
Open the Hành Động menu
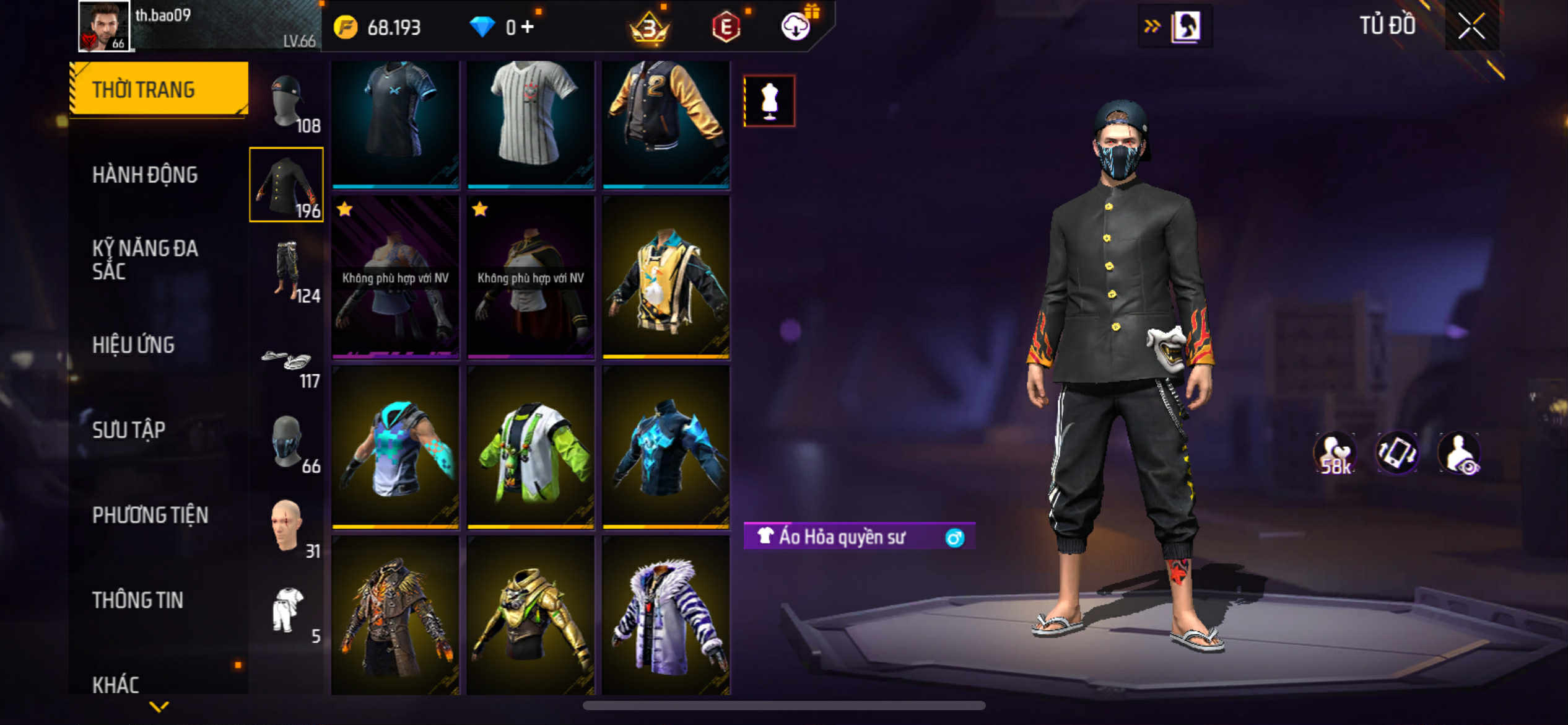coord(145,175)
